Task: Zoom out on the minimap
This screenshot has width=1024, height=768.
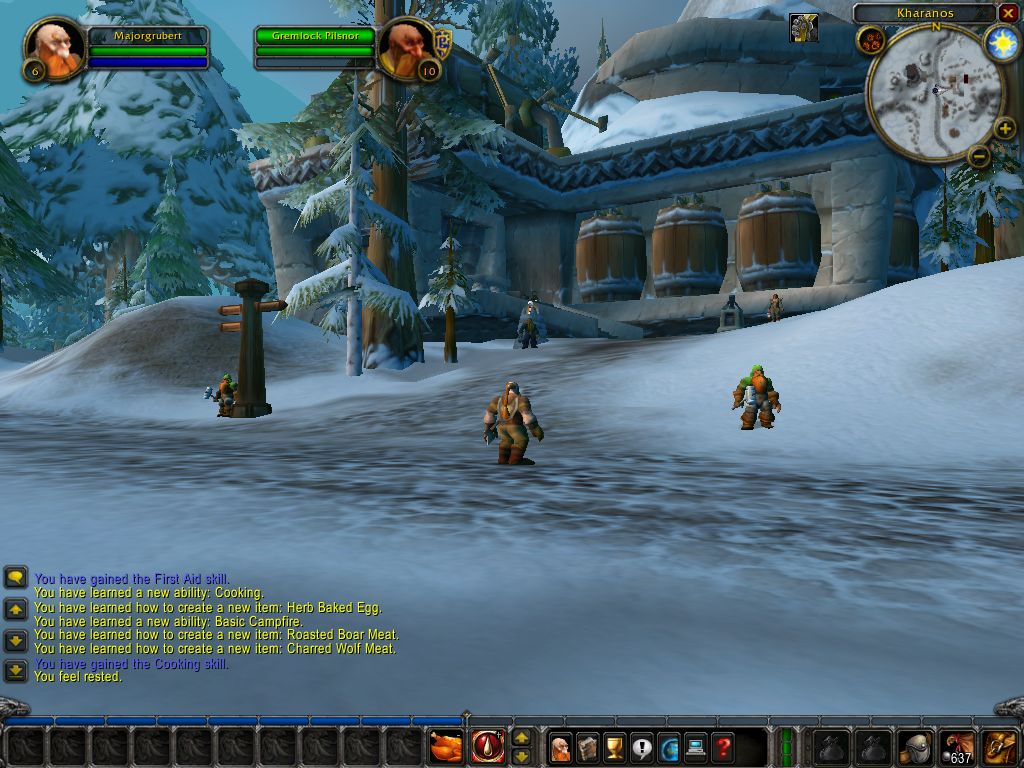Action: 979,155
